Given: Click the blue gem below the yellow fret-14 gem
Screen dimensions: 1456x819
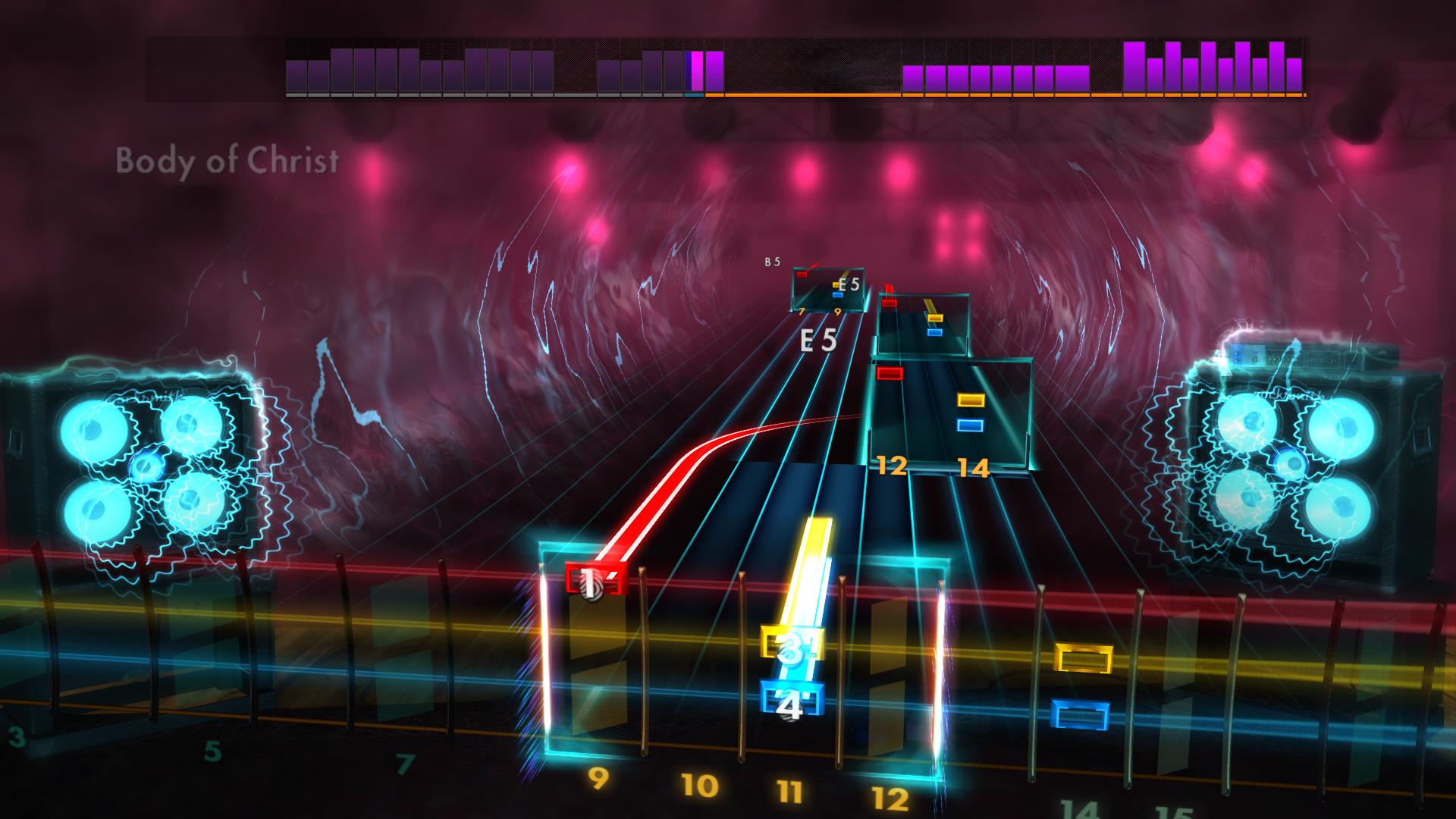Looking at the screenshot, I should tap(968, 426).
